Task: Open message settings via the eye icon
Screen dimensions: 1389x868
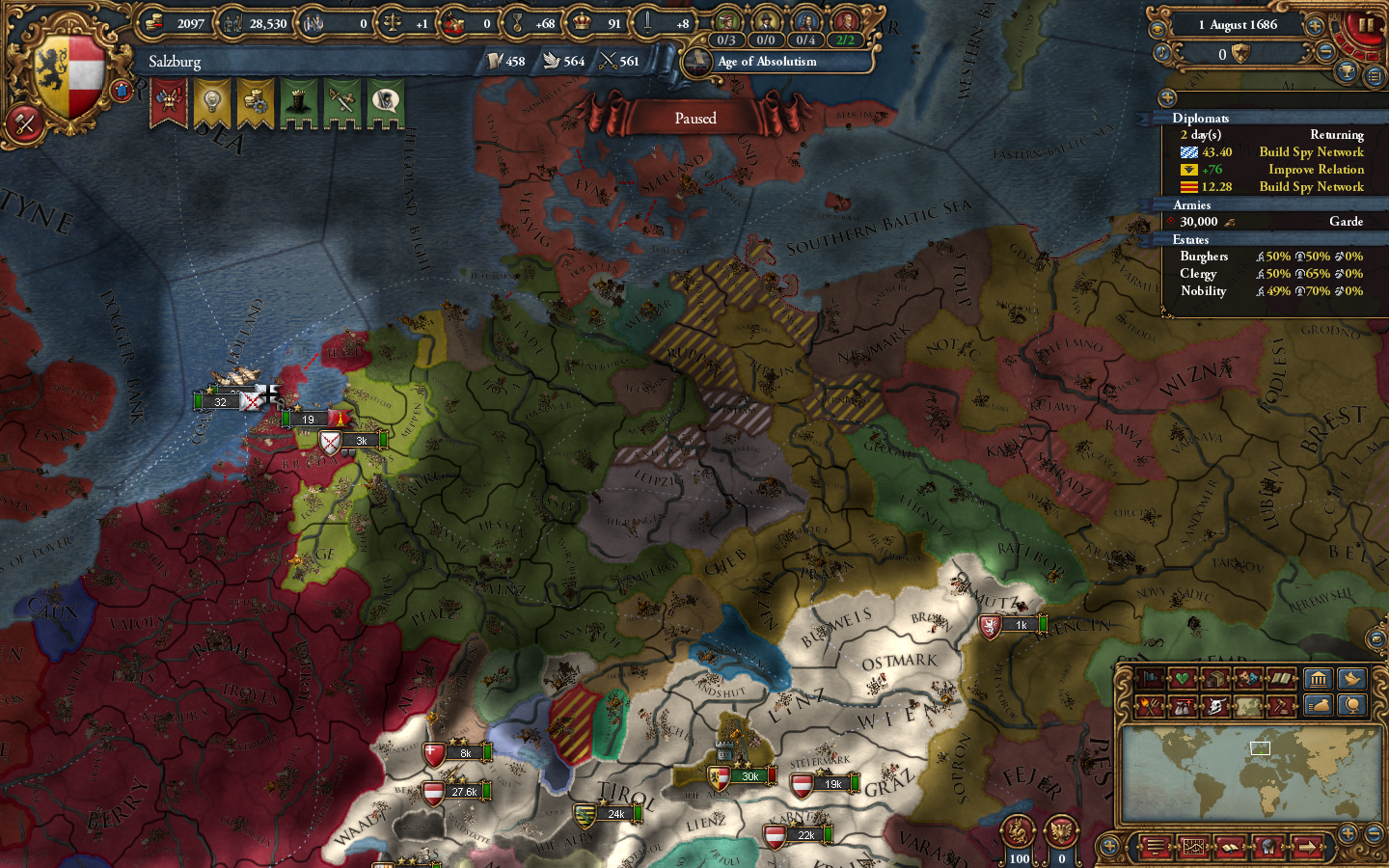Action: coord(1157,29)
